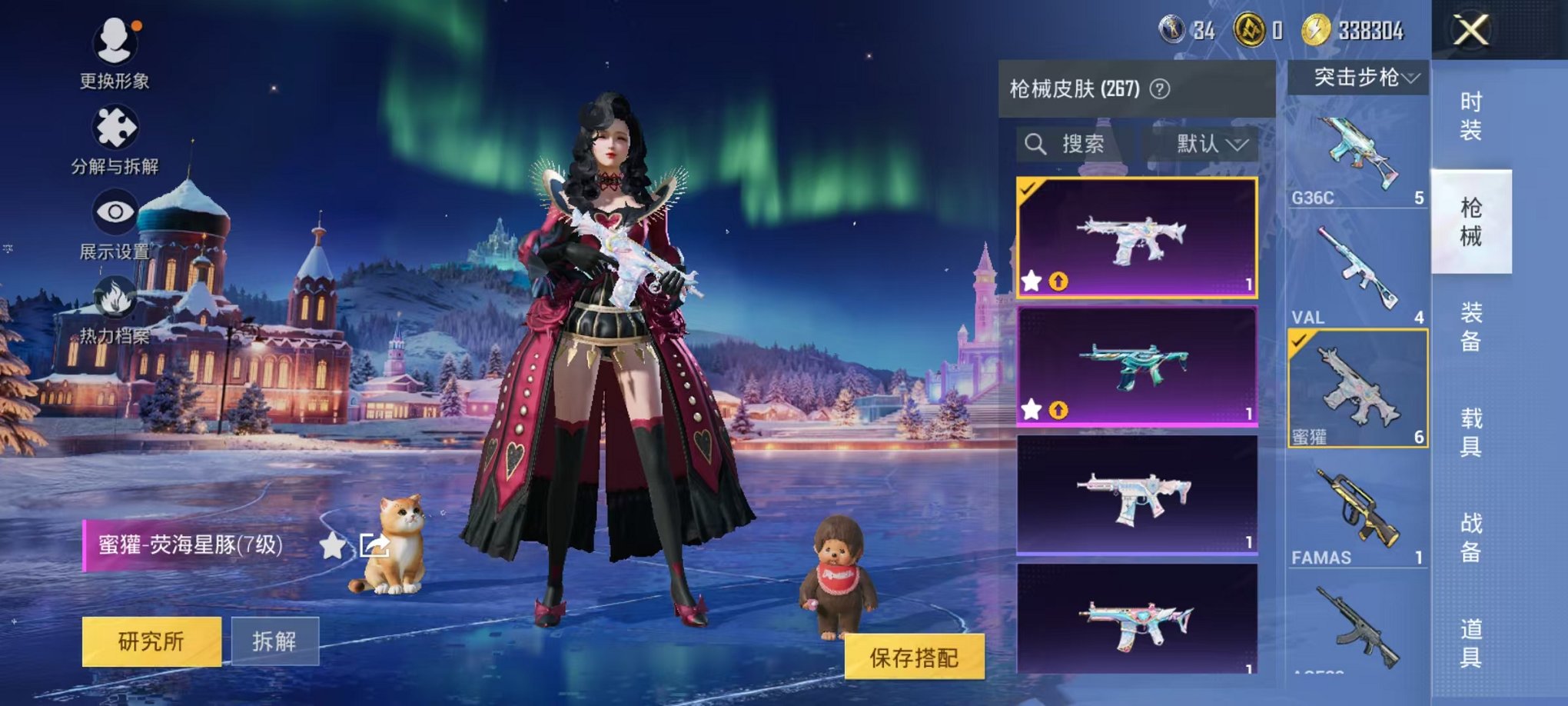This screenshot has width=1568, height=706.
Task: Click the 展示设置 eye display settings icon
Action: (114, 212)
